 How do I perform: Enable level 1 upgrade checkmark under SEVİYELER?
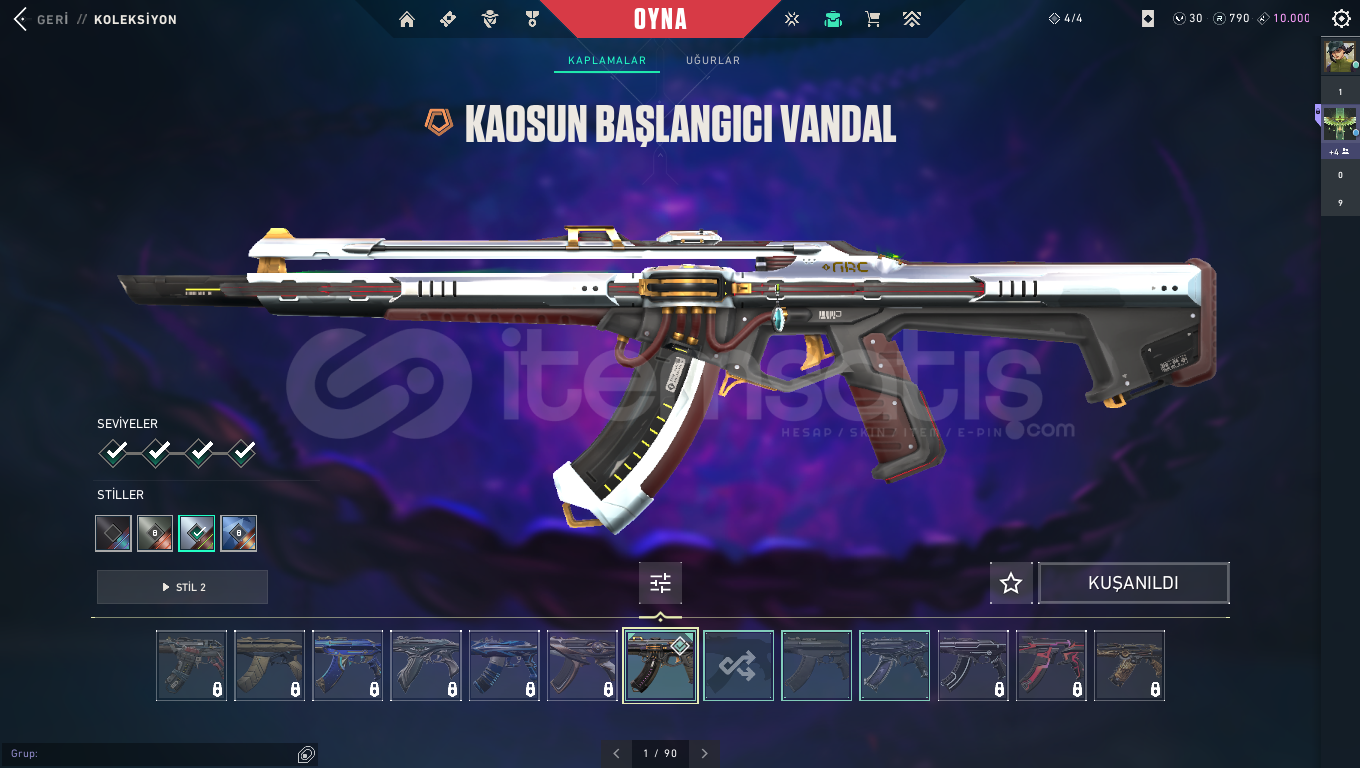click(x=112, y=452)
